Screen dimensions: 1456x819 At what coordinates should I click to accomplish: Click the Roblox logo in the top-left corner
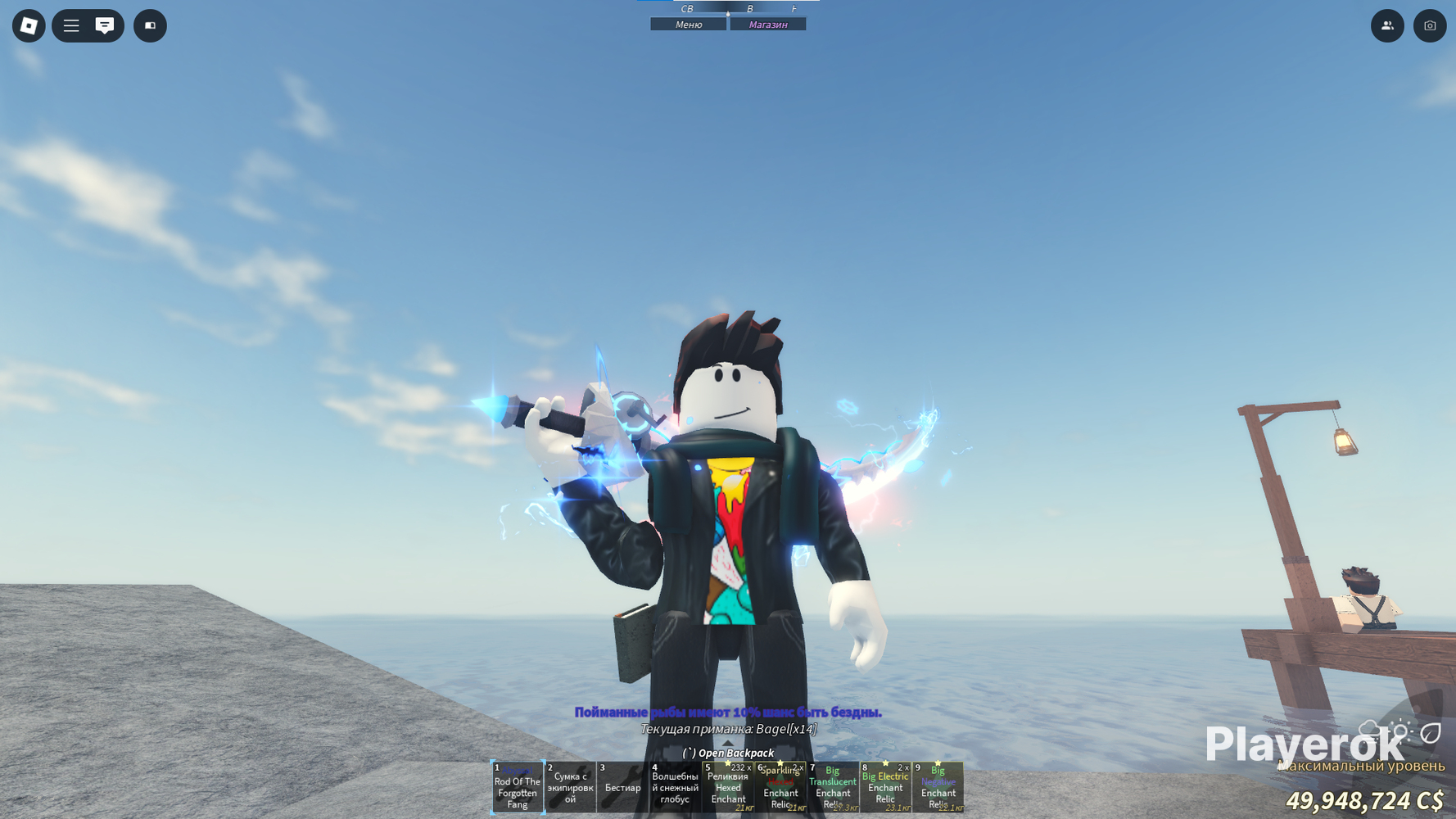tap(29, 25)
